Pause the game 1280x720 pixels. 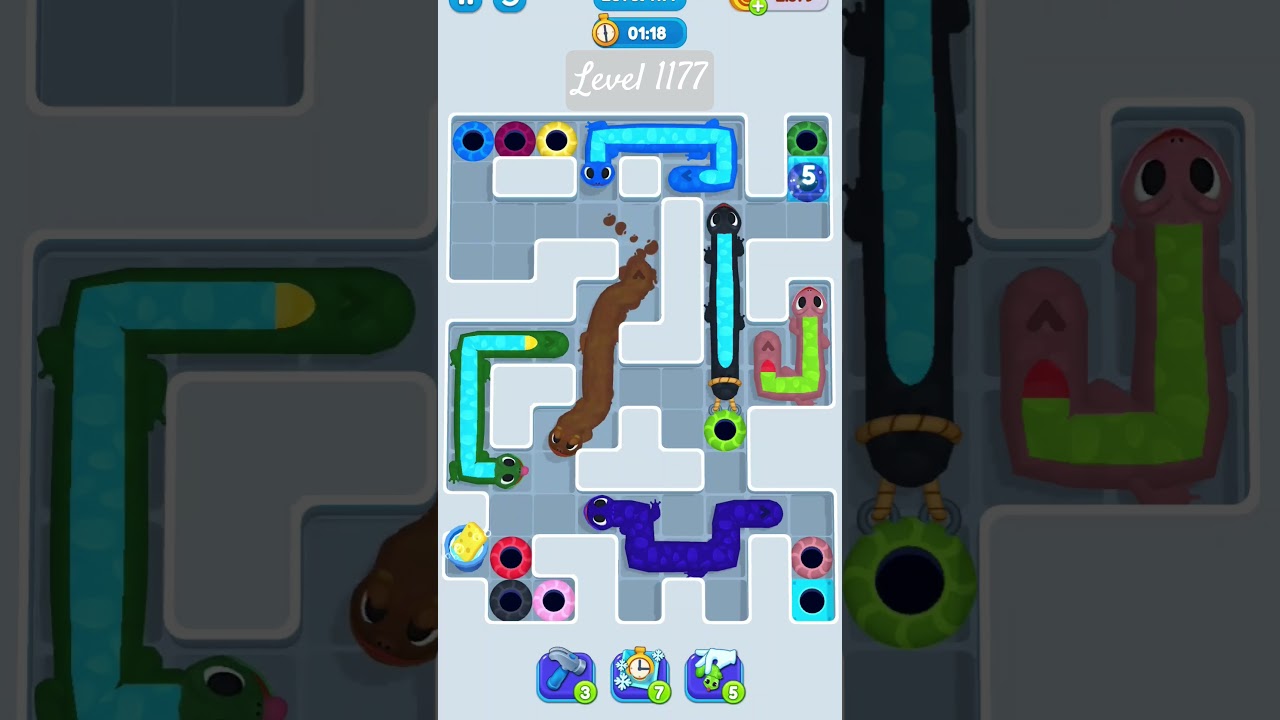(464, 4)
